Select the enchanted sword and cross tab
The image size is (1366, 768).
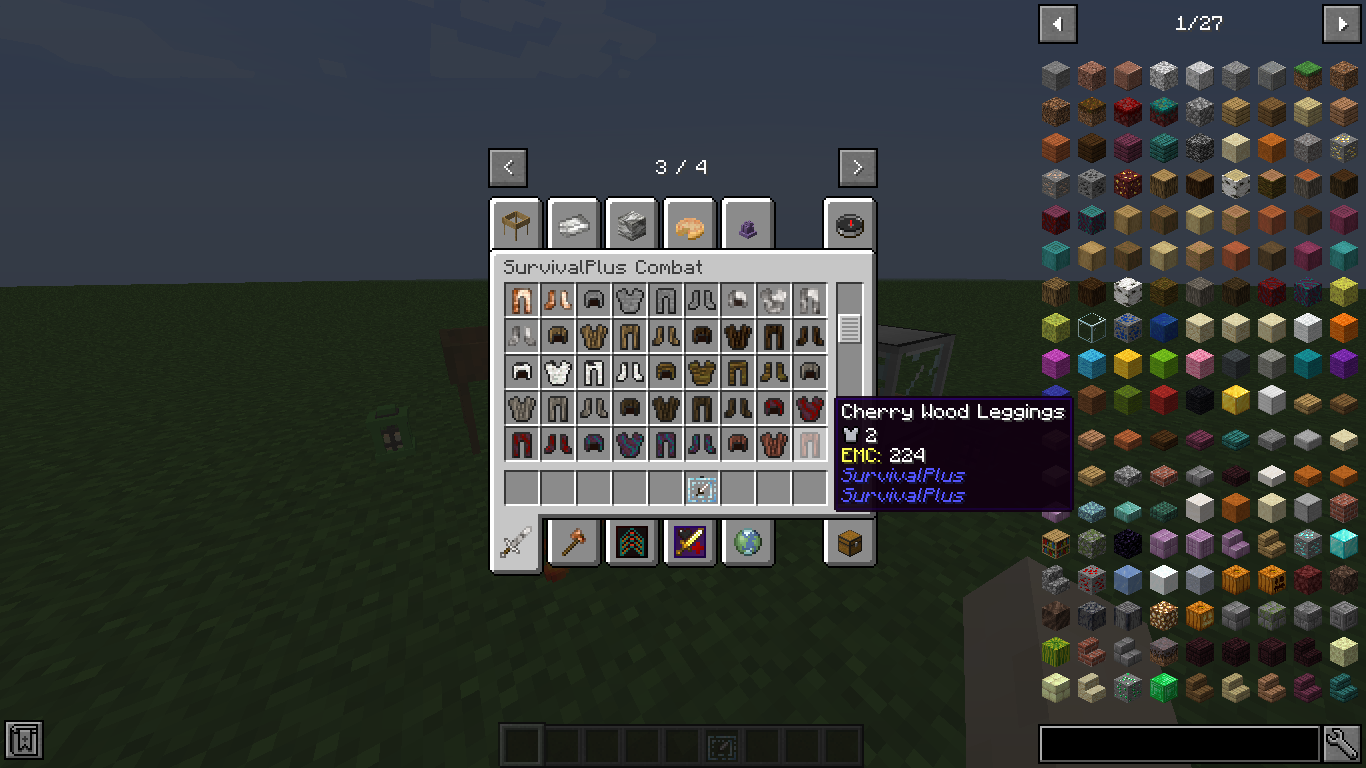691,543
